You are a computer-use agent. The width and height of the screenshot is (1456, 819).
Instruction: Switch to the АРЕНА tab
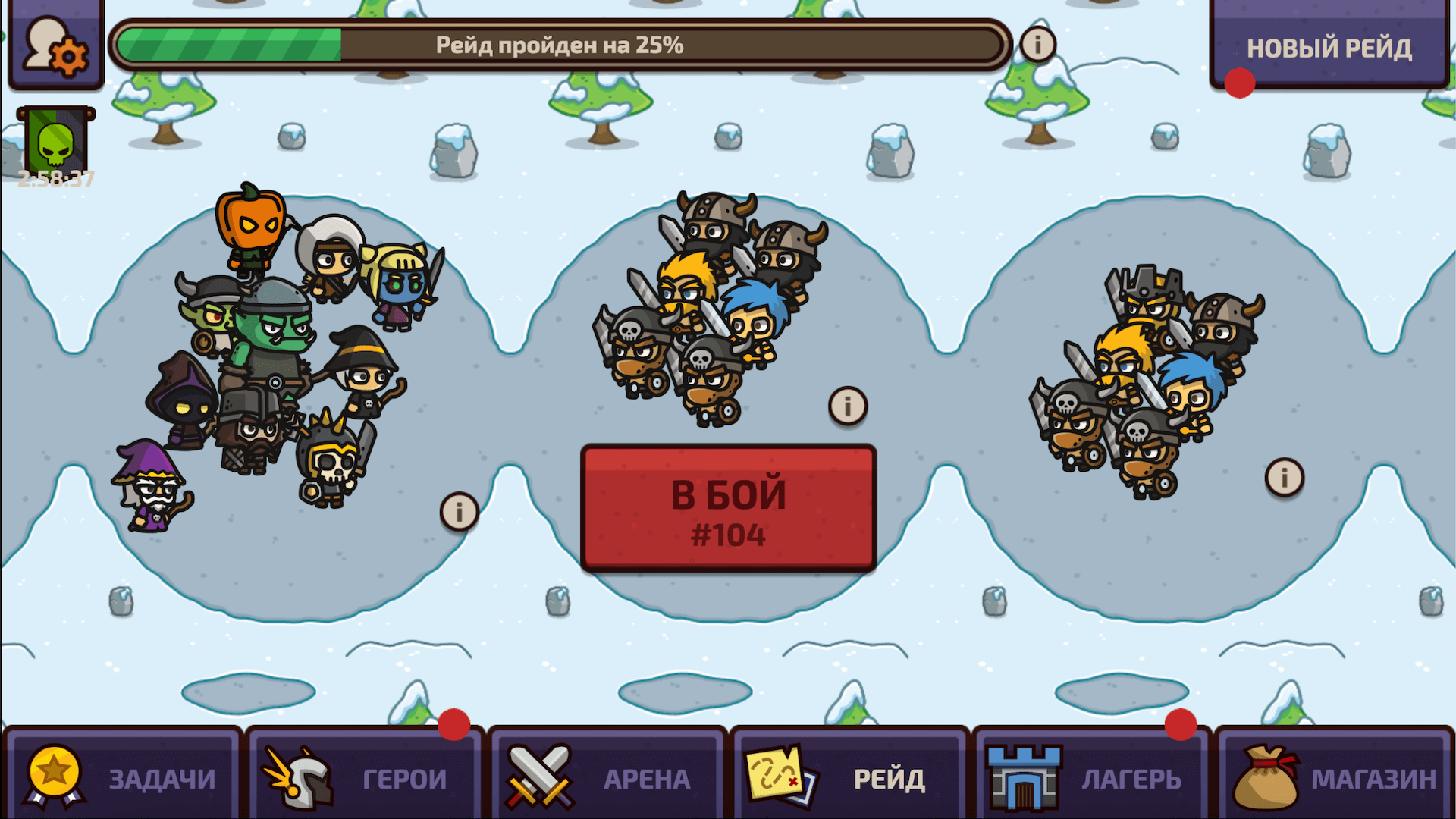(607, 777)
